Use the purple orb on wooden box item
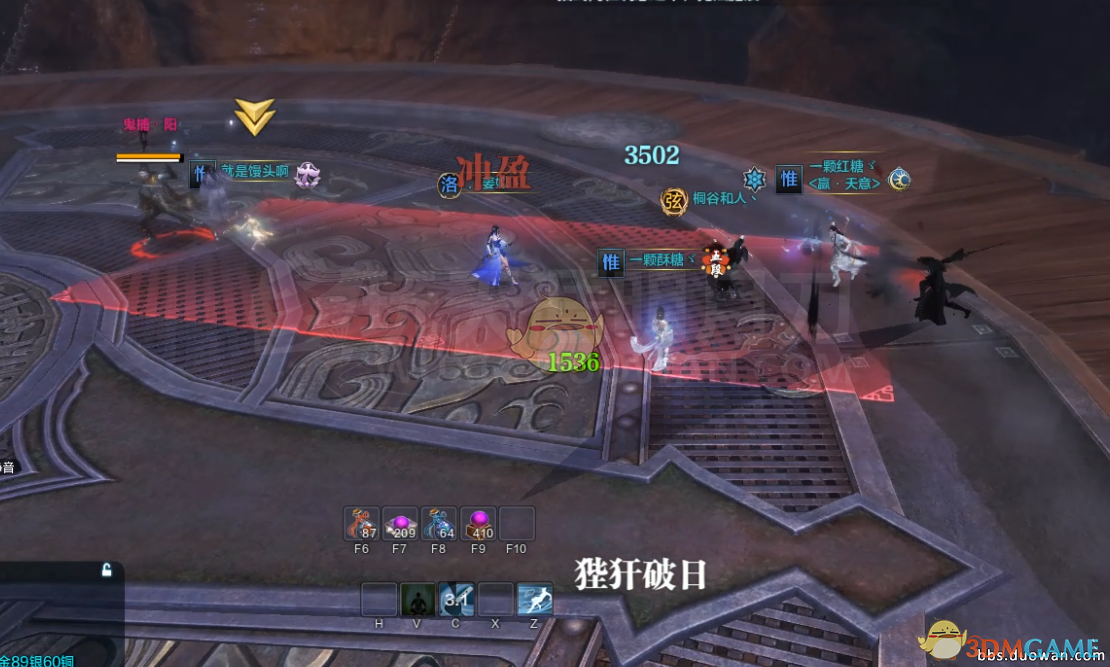This screenshot has width=1110, height=667. click(478, 523)
